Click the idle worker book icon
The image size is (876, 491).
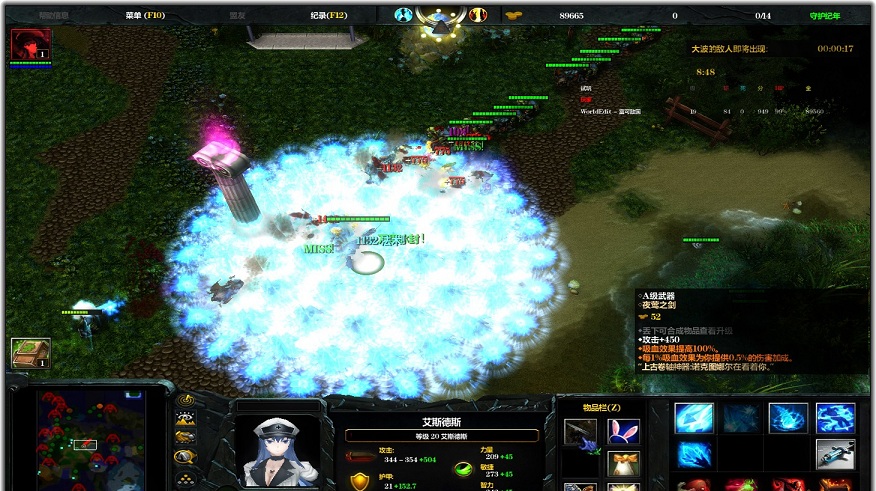(x=30, y=352)
